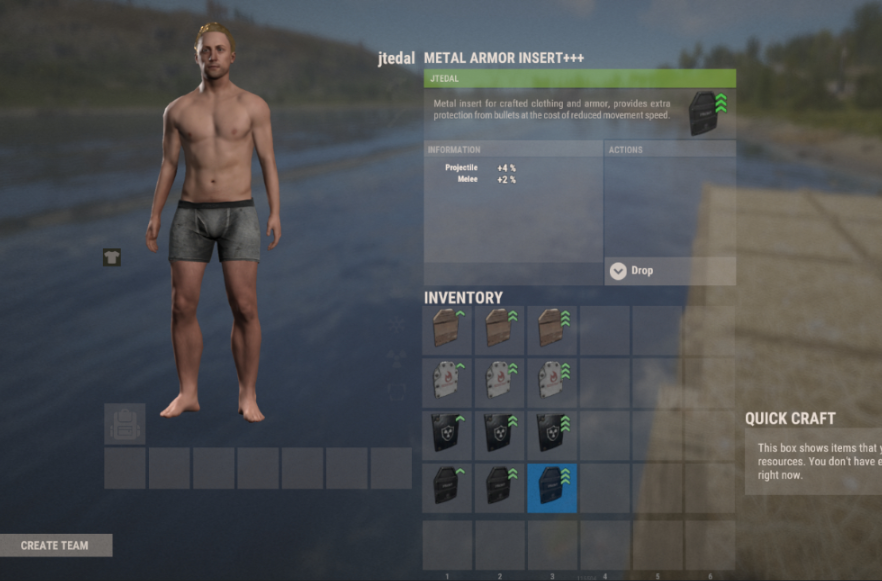The height and width of the screenshot is (581, 882).
Task: Choose the radiation shield insert with three chevrons
Action: pyautogui.click(x=552, y=435)
